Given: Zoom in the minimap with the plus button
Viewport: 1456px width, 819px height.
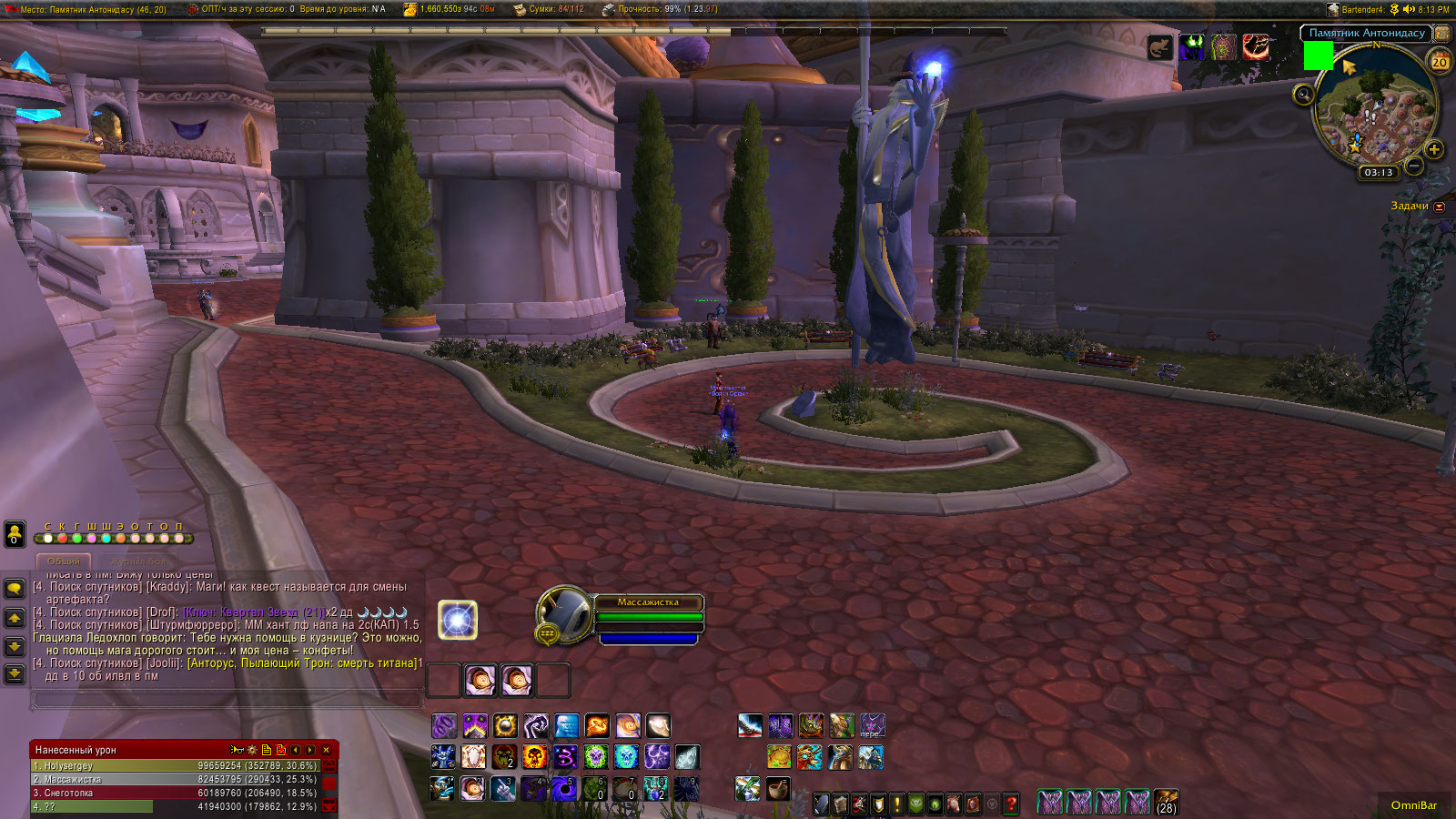Looking at the screenshot, I should click(x=1434, y=149).
